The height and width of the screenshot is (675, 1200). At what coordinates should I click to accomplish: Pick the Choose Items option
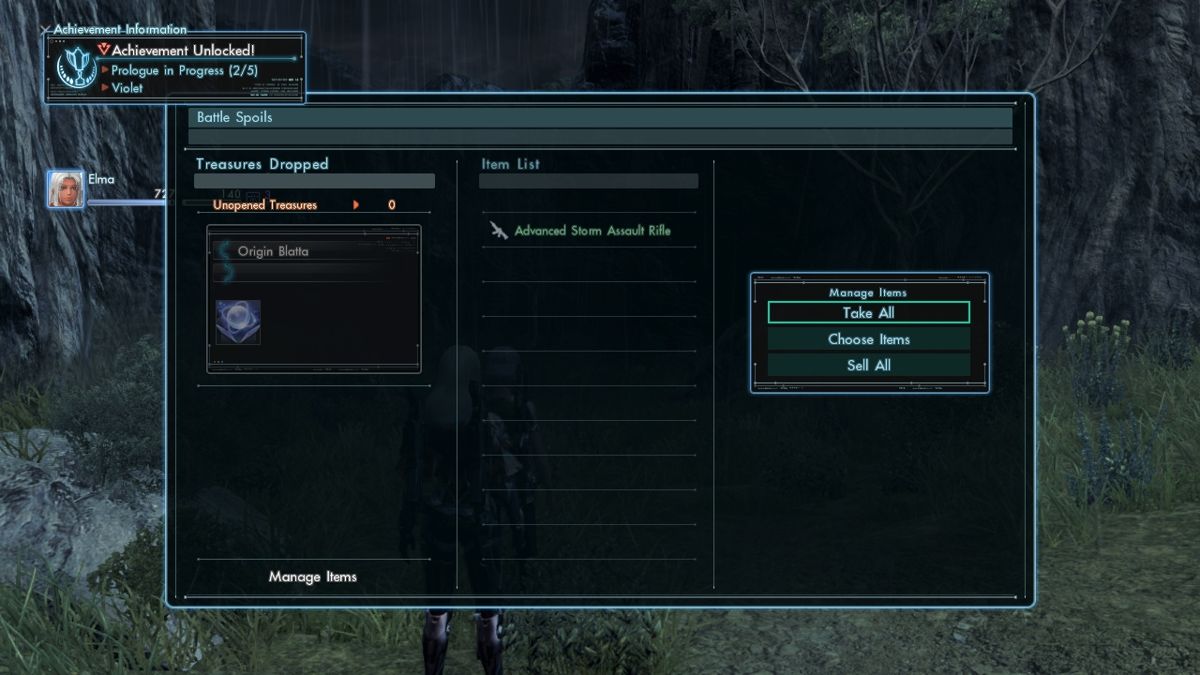[x=868, y=339]
